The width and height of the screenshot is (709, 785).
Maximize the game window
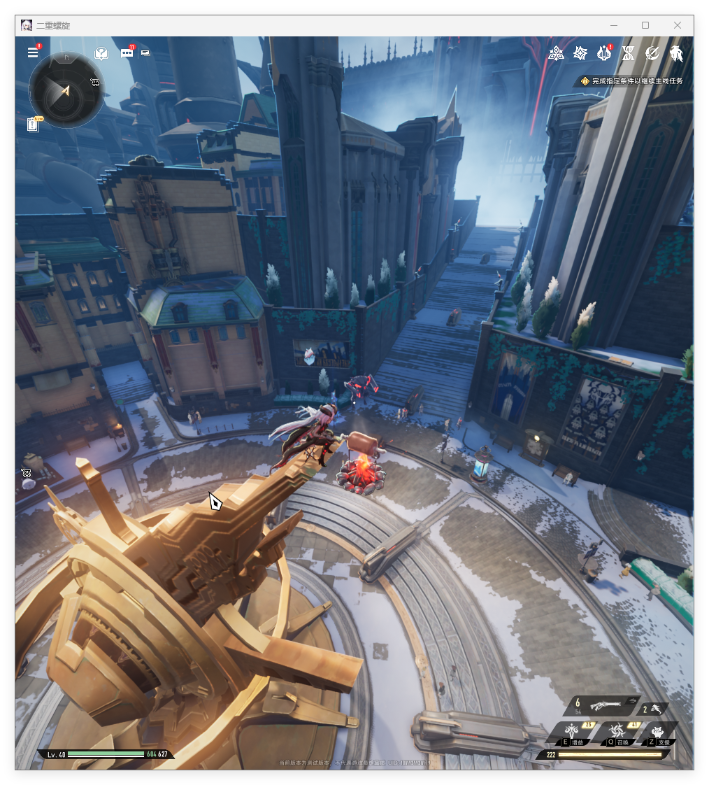click(x=645, y=25)
